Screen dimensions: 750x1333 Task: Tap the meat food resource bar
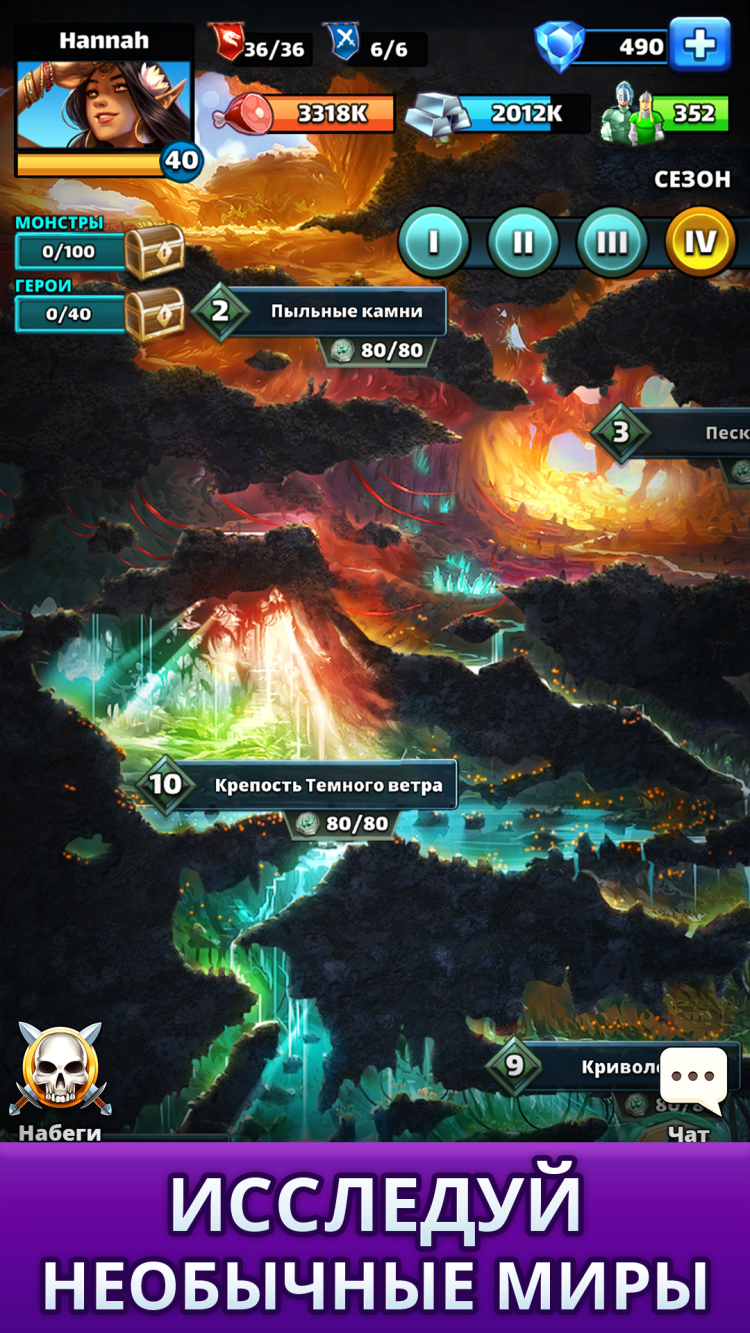point(308,114)
